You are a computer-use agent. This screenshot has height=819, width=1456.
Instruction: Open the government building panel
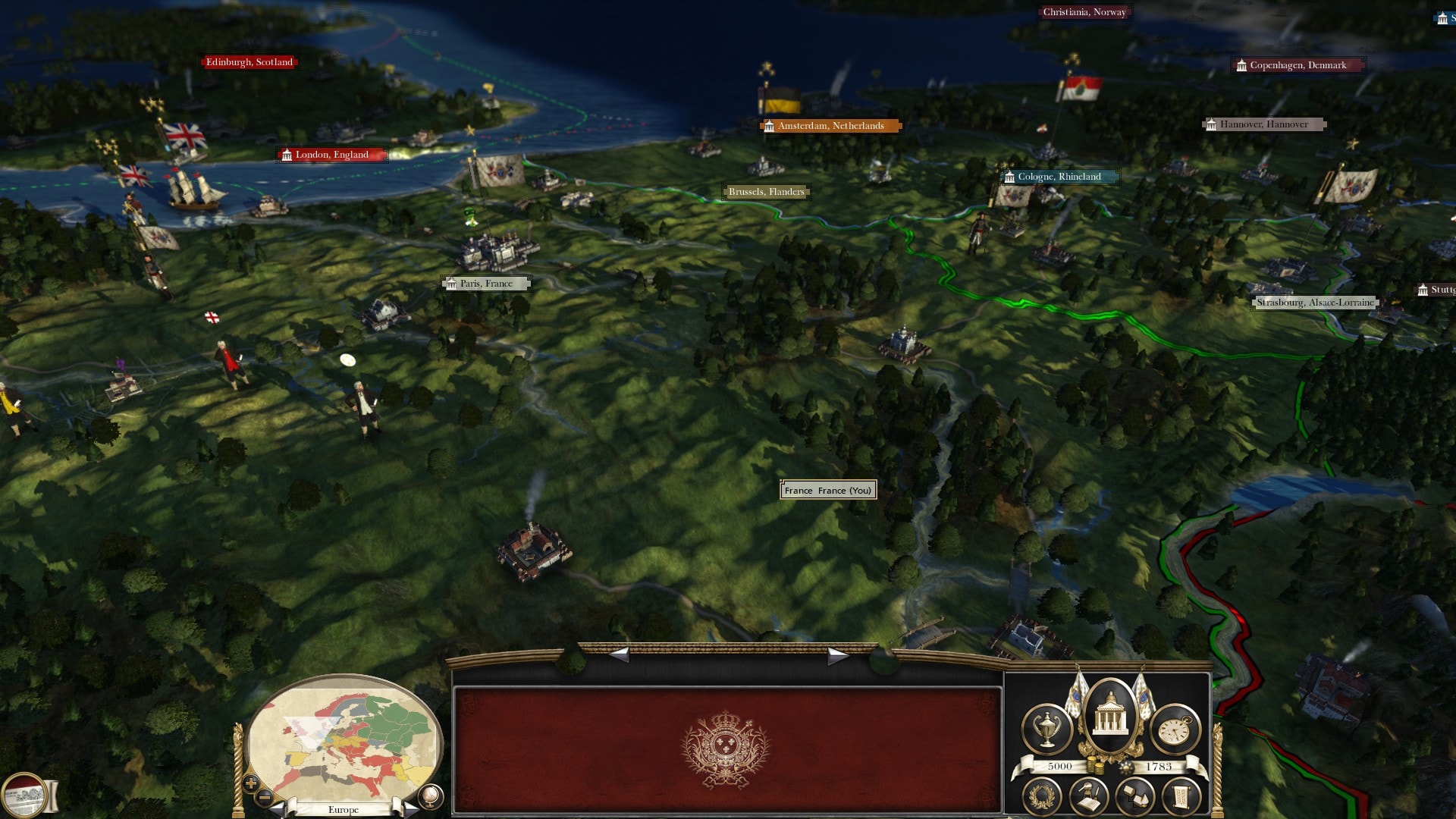pyautogui.click(x=1110, y=717)
